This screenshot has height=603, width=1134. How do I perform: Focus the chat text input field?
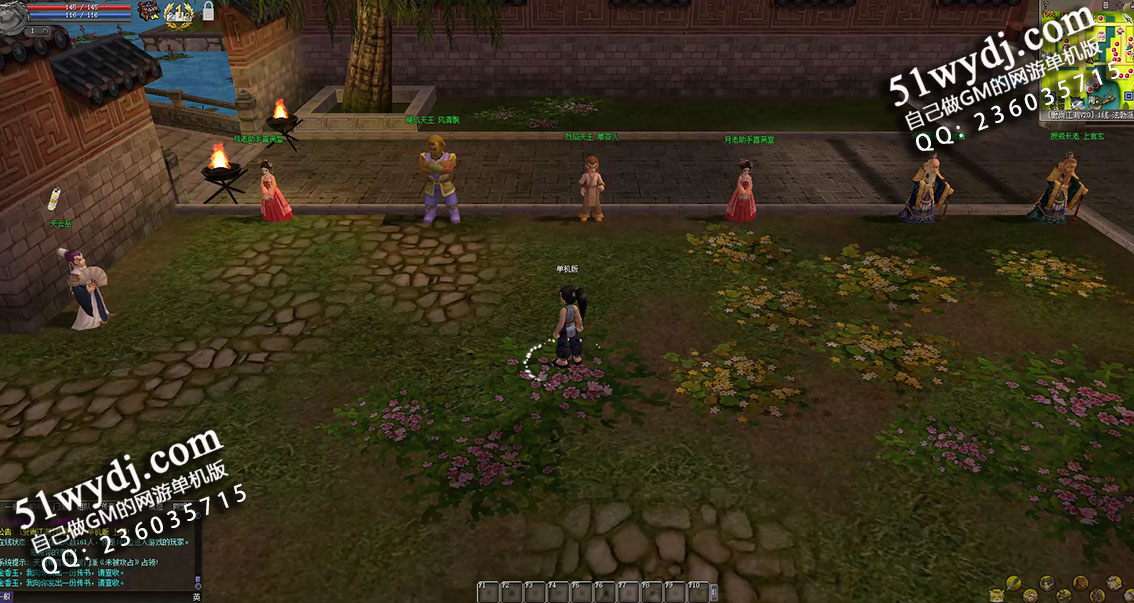(100, 596)
